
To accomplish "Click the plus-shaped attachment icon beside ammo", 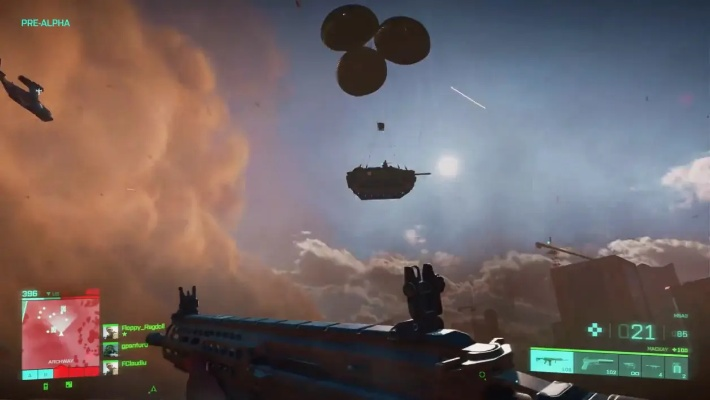I will [x=594, y=330].
